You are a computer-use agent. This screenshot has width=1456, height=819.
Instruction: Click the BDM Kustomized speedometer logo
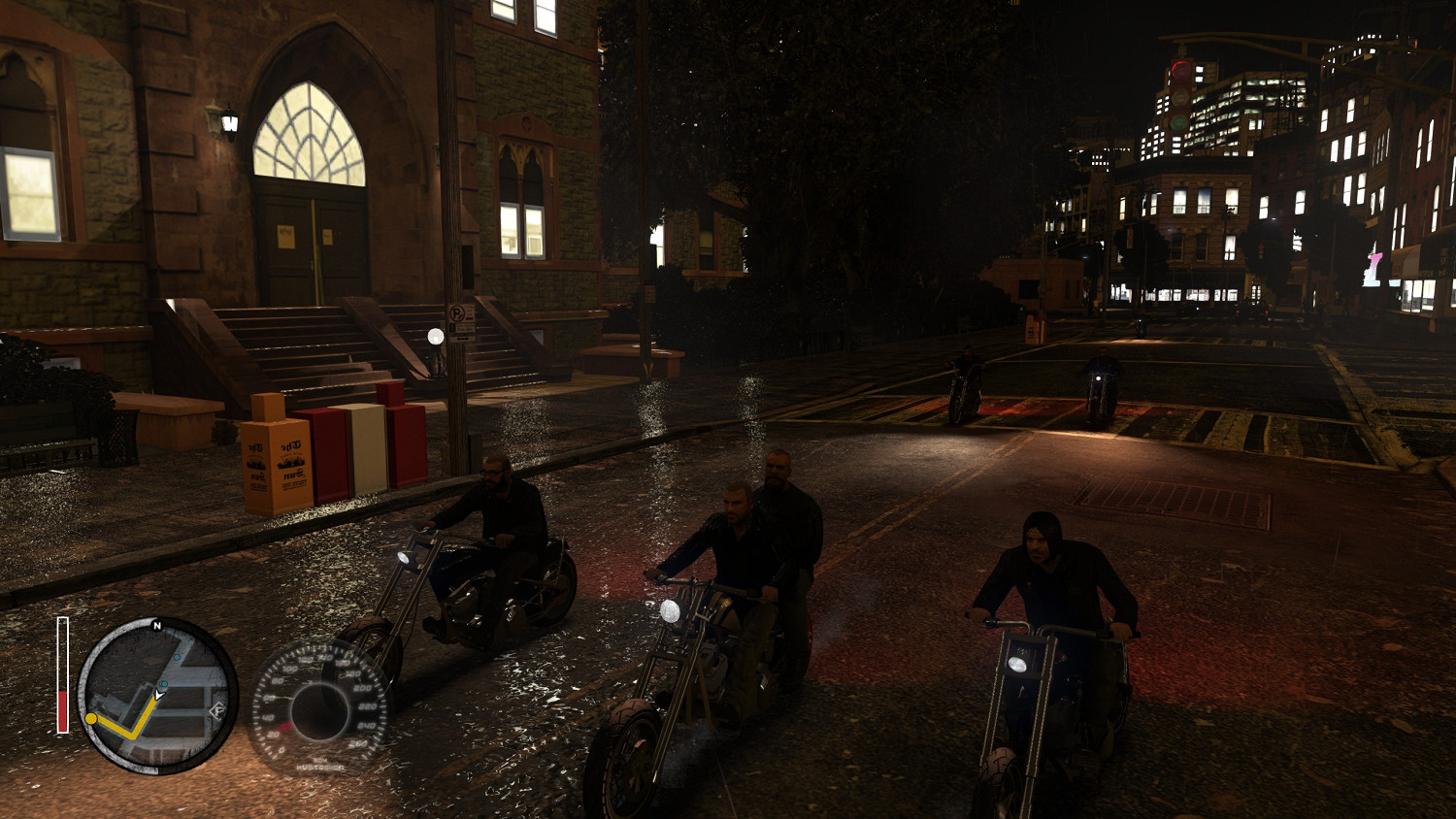point(320,765)
